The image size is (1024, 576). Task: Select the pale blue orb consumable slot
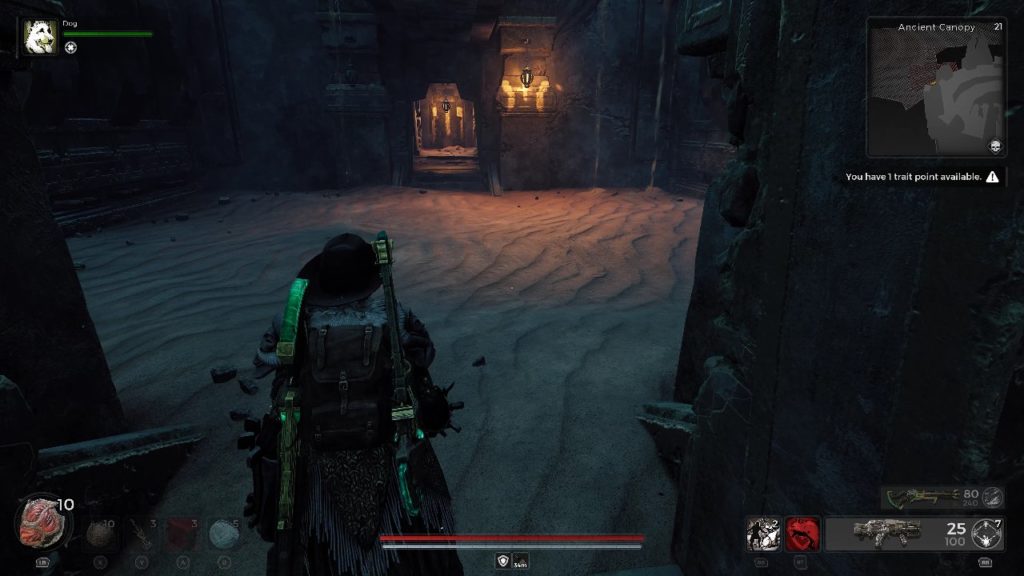pos(224,535)
